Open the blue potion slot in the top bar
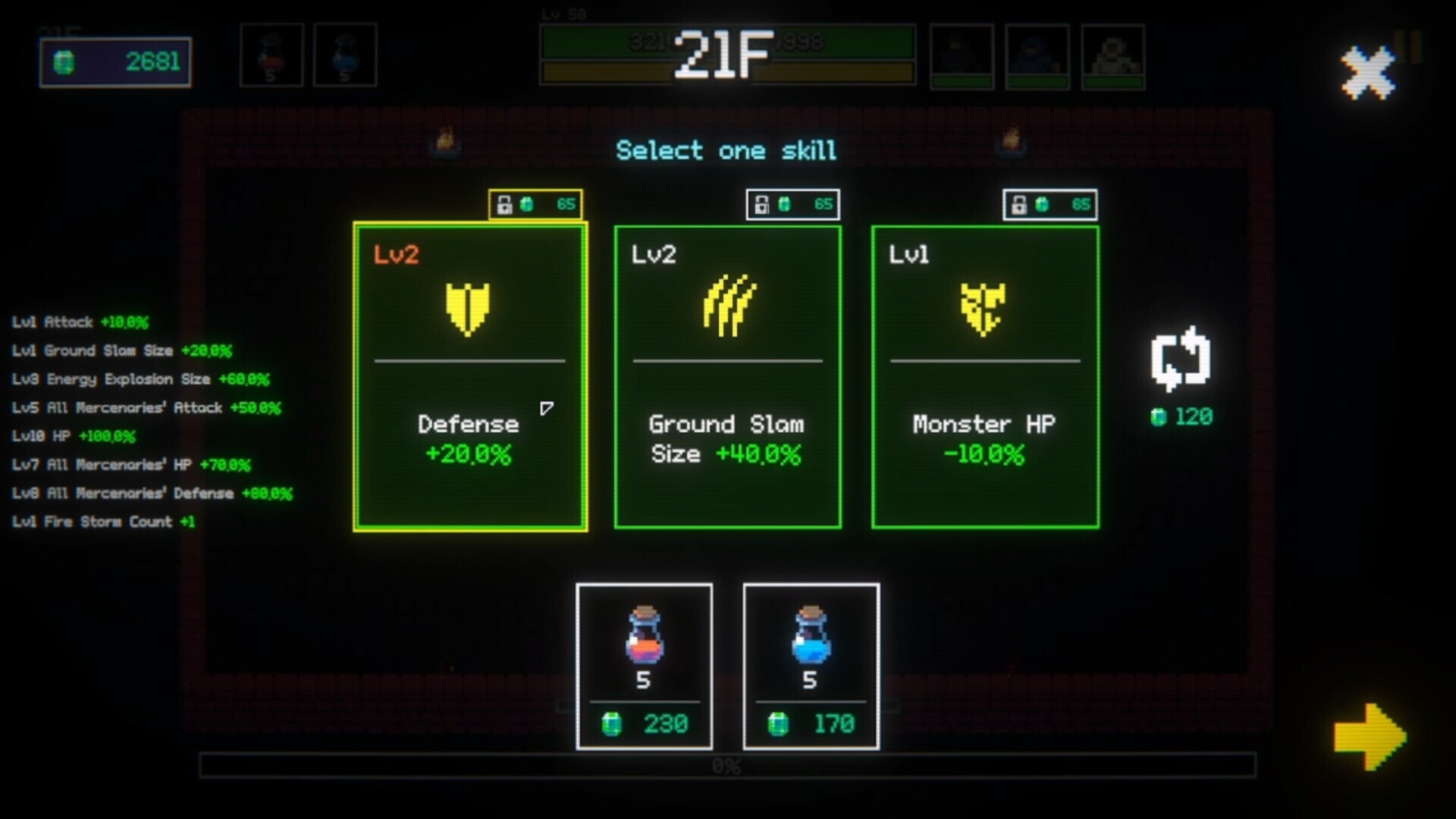 click(x=346, y=54)
